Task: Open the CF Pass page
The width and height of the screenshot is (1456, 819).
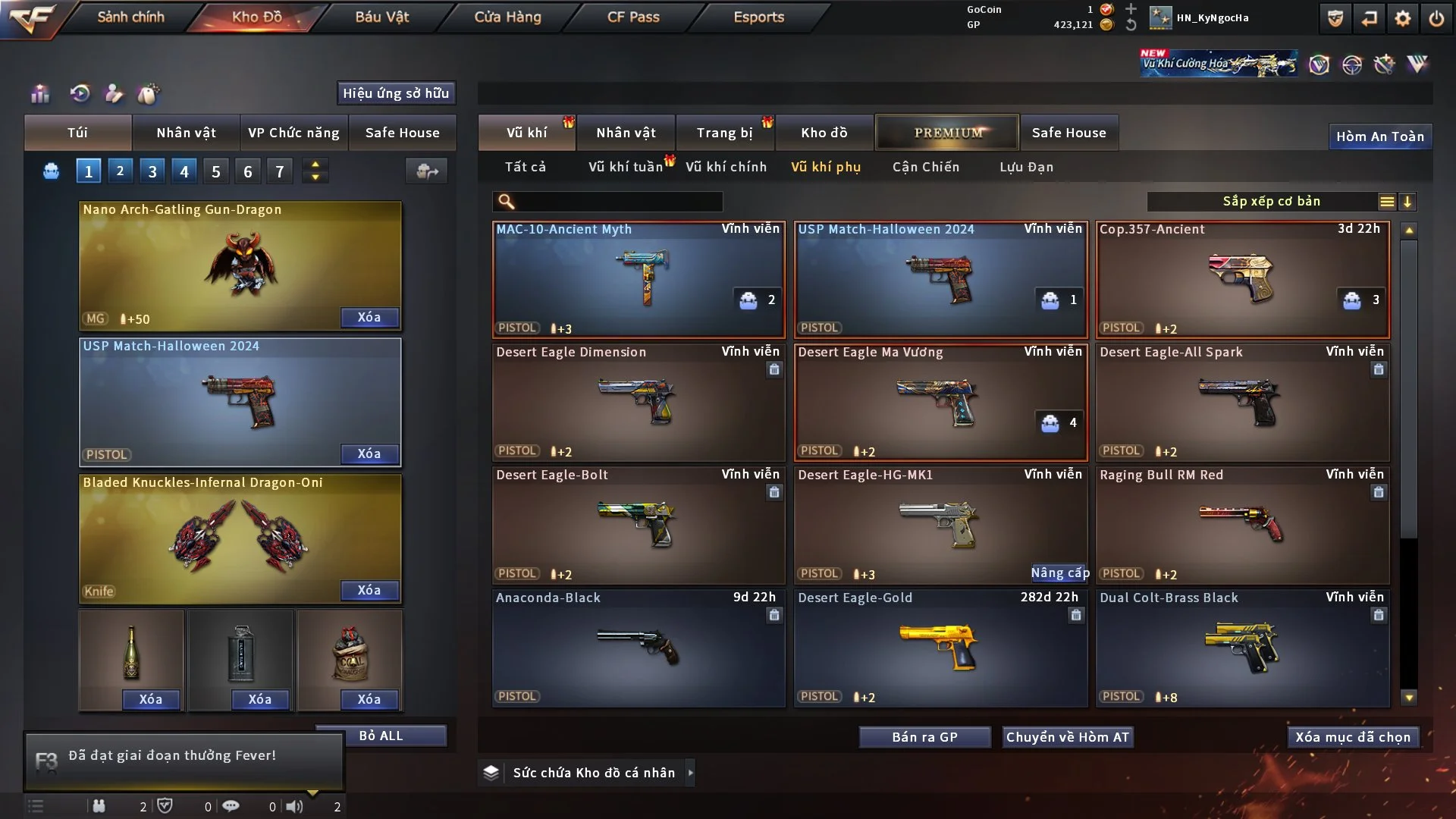Action: [x=633, y=17]
